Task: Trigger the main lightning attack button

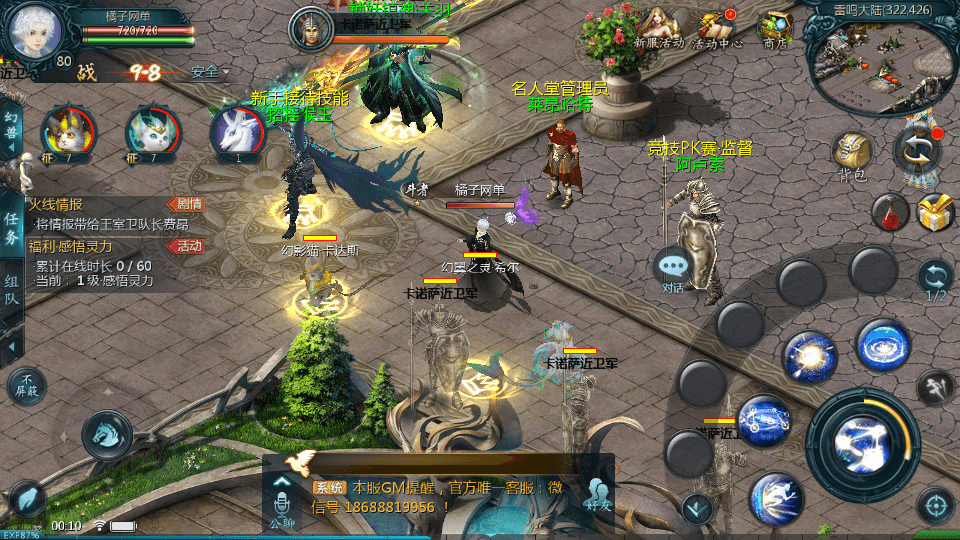Action: (x=862, y=437)
